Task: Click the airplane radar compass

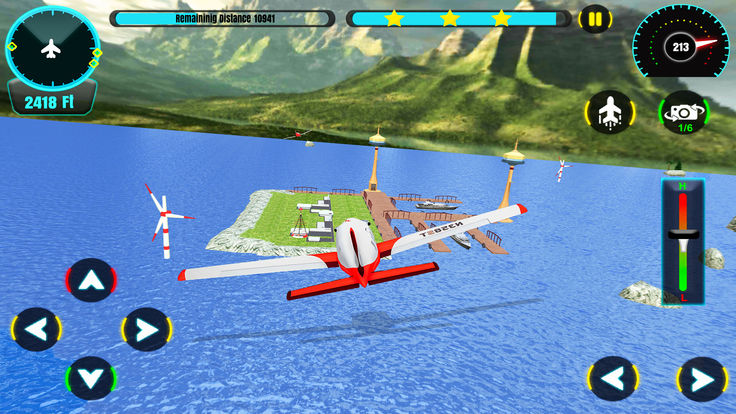Action: pyautogui.click(x=52, y=47)
